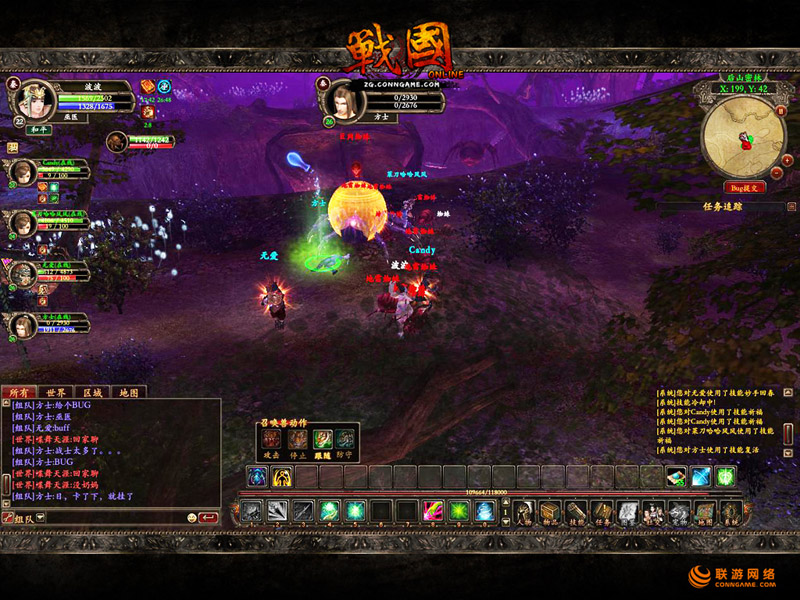Screen dimensions: 800x600
Task: Select party member Candy's portrait
Action: pos(21,172)
